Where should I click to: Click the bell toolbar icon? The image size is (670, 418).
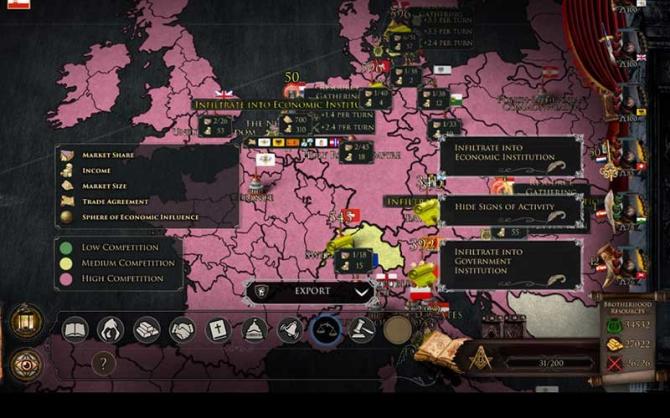click(x=290, y=329)
